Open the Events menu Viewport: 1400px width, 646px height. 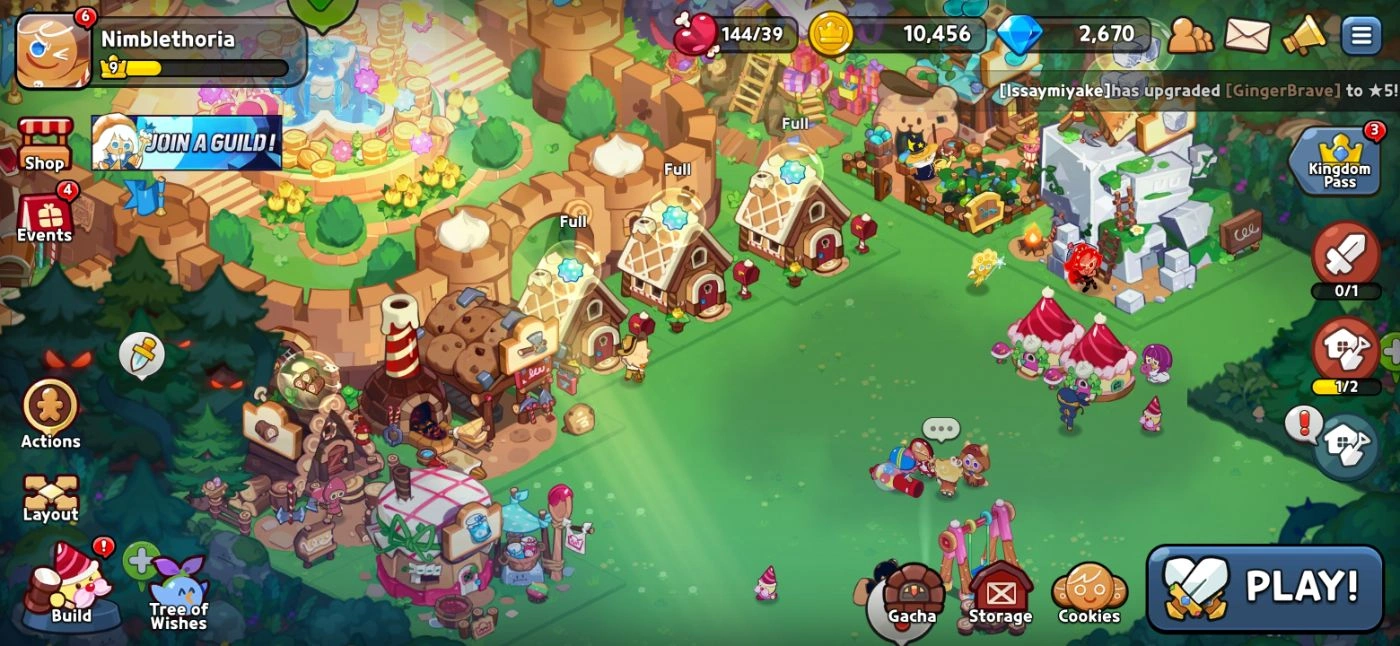point(45,217)
